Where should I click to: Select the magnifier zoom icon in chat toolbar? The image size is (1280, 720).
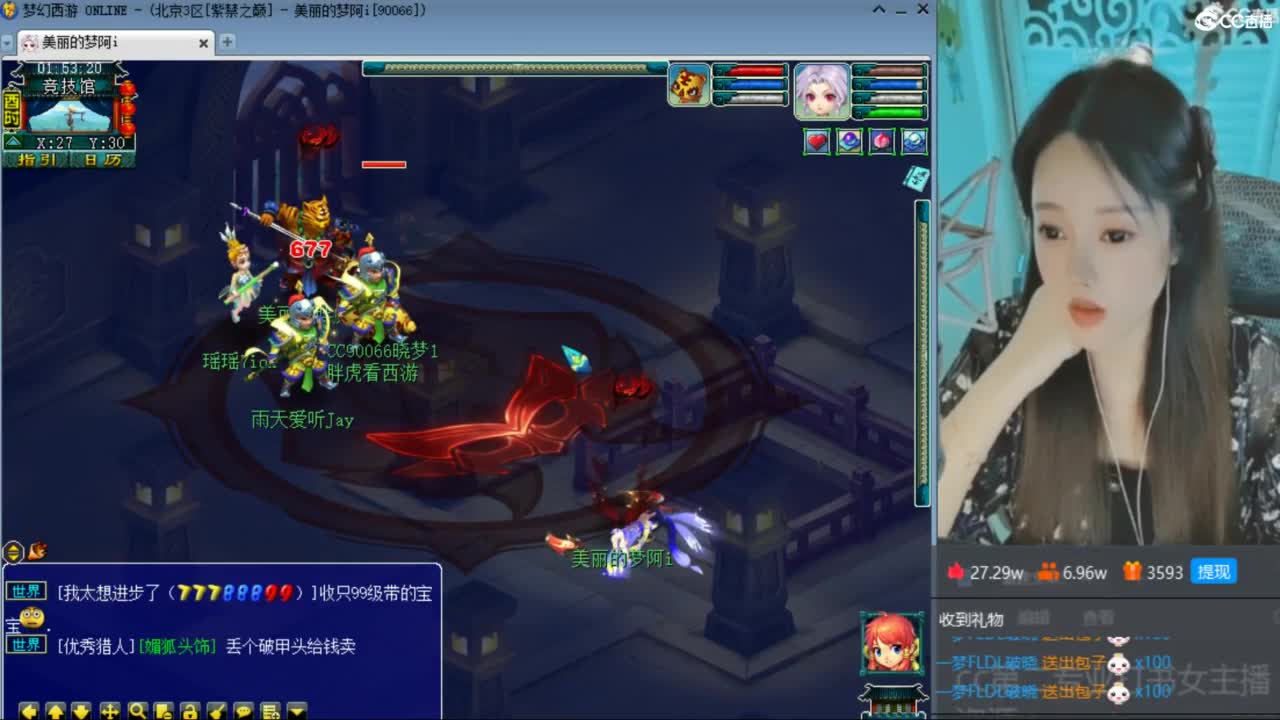137,710
